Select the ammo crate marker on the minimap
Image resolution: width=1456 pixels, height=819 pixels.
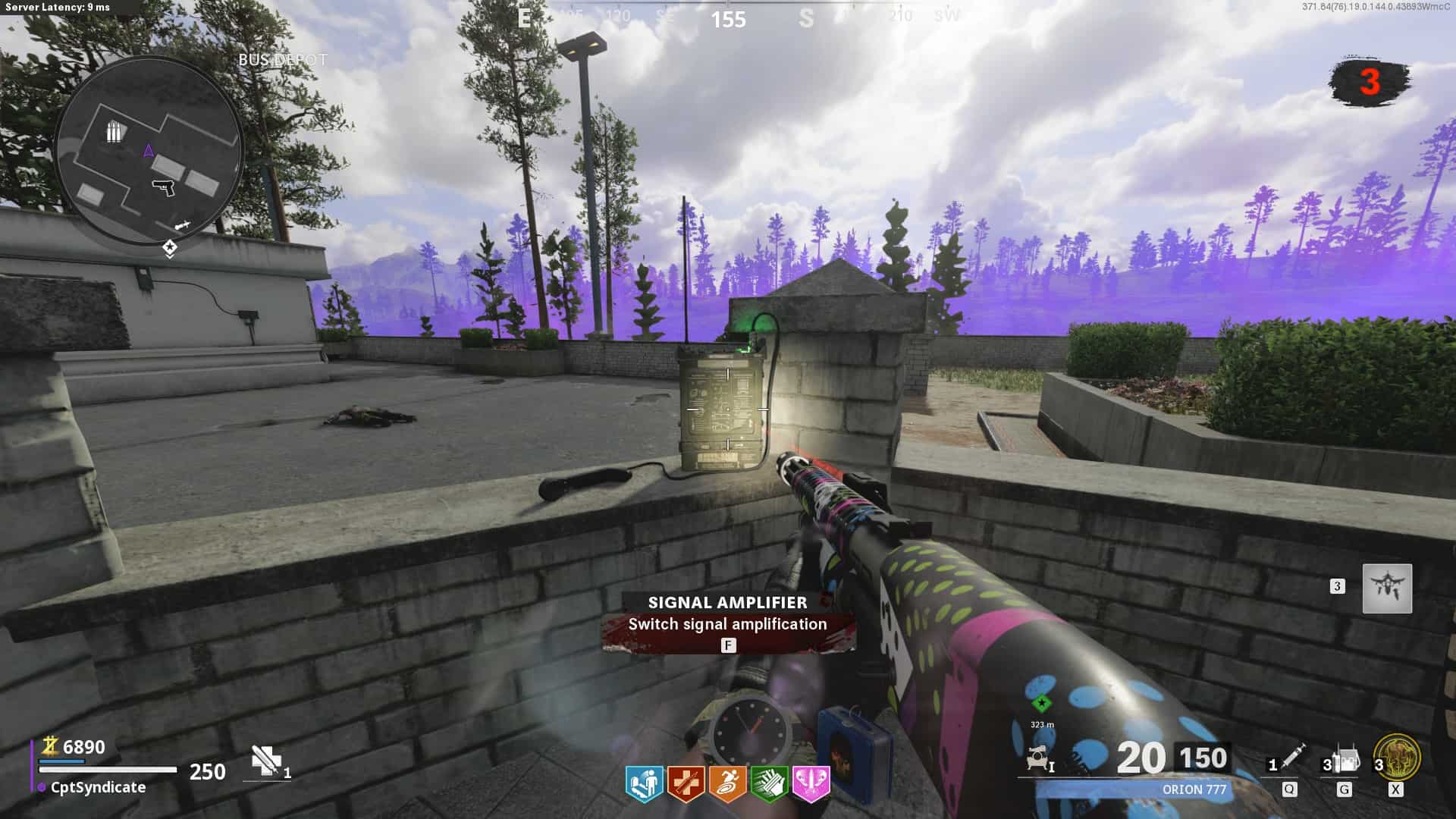[x=113, y=132]
